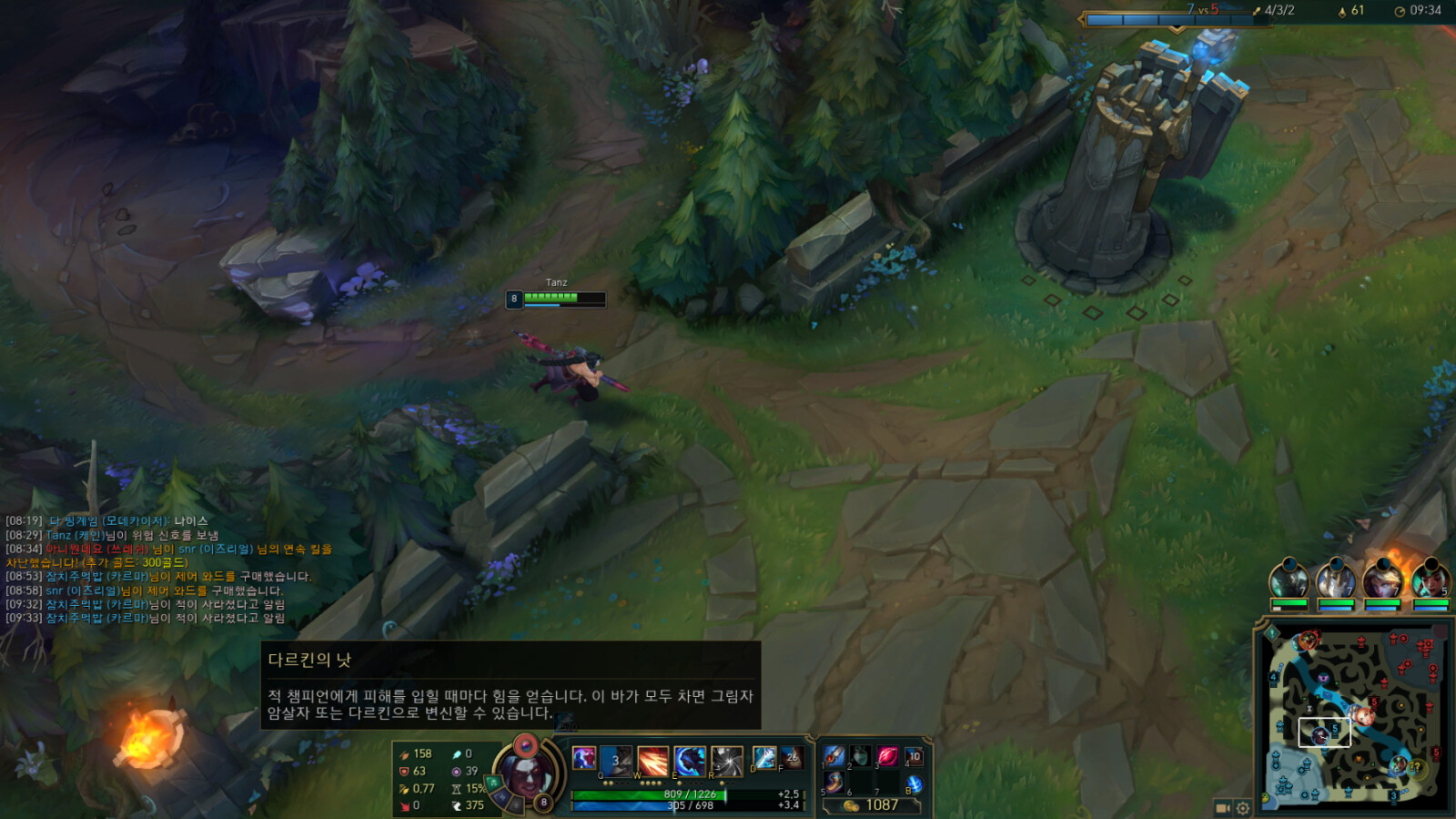Screen dimensions: 1456x819
Task: Select the red item in inventory slot 1
Action: [834, 755]
